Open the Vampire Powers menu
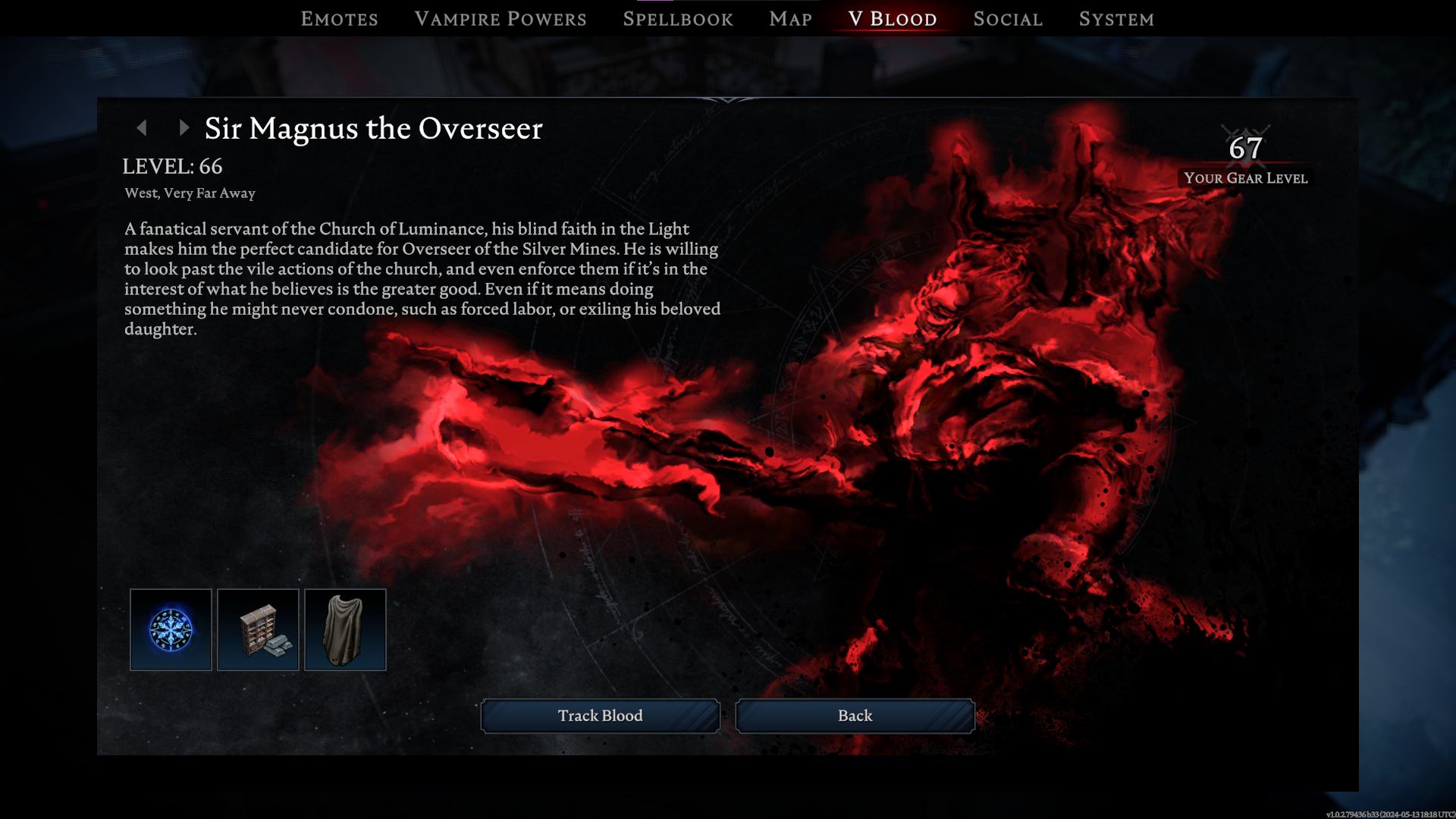The width and height of the screenshot is (1456, 819). [500, 19]
